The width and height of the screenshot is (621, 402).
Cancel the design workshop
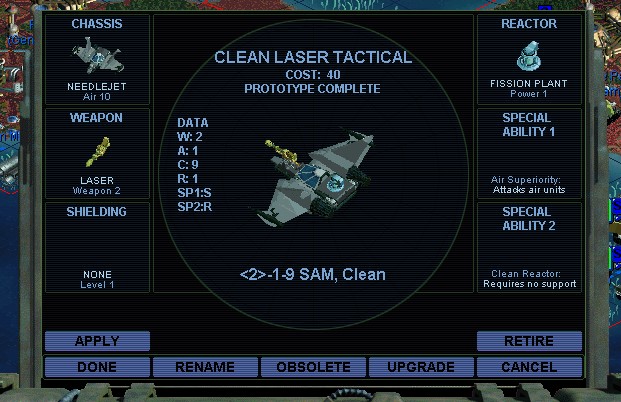pos(529,367)
